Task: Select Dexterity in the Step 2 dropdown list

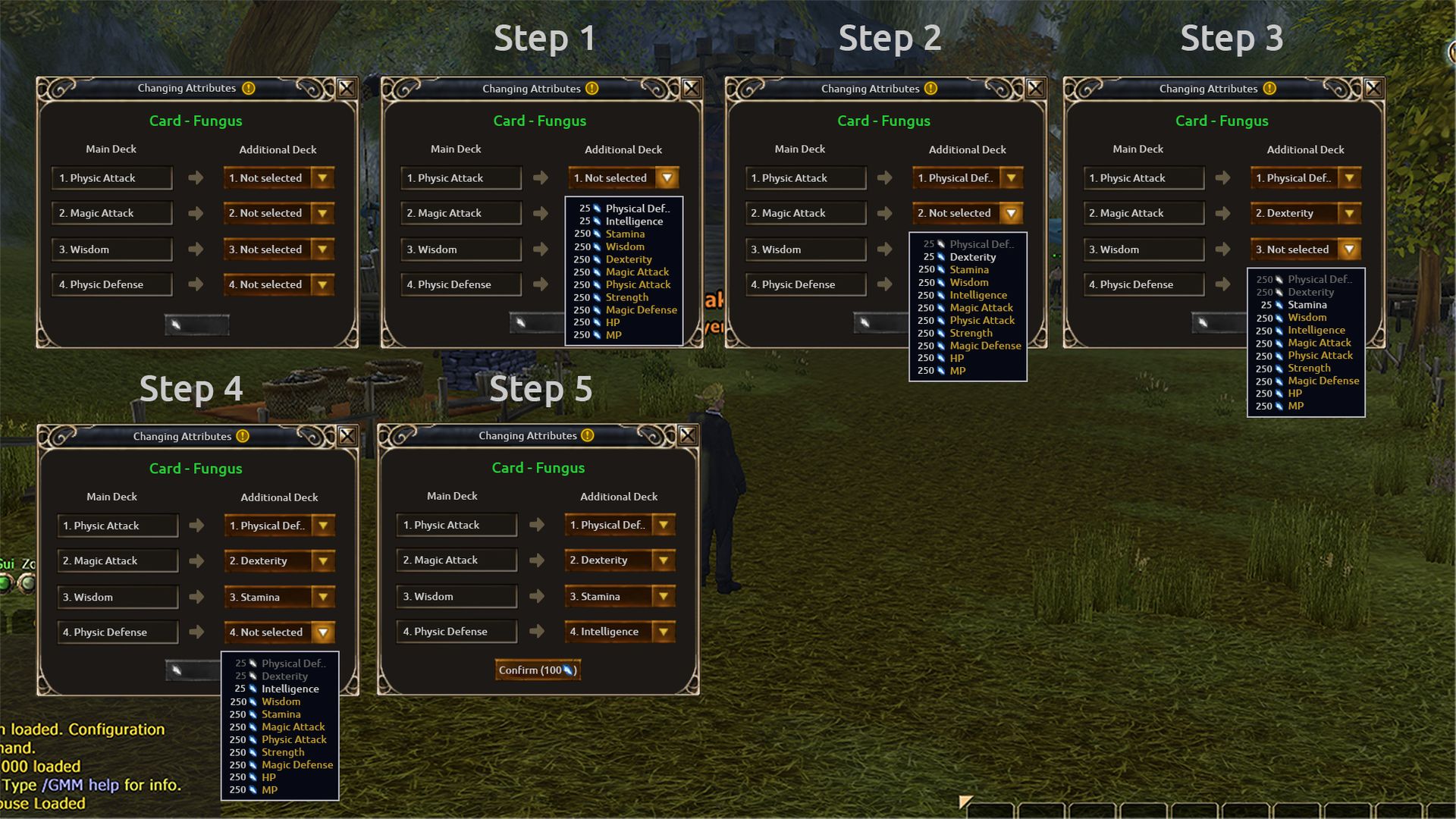Action: [972, 257]
